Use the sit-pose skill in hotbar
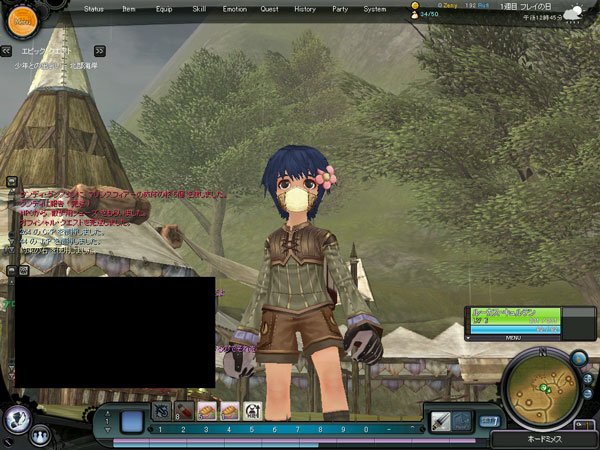This screenshot has width=600, height=450. tap(252, 410)
